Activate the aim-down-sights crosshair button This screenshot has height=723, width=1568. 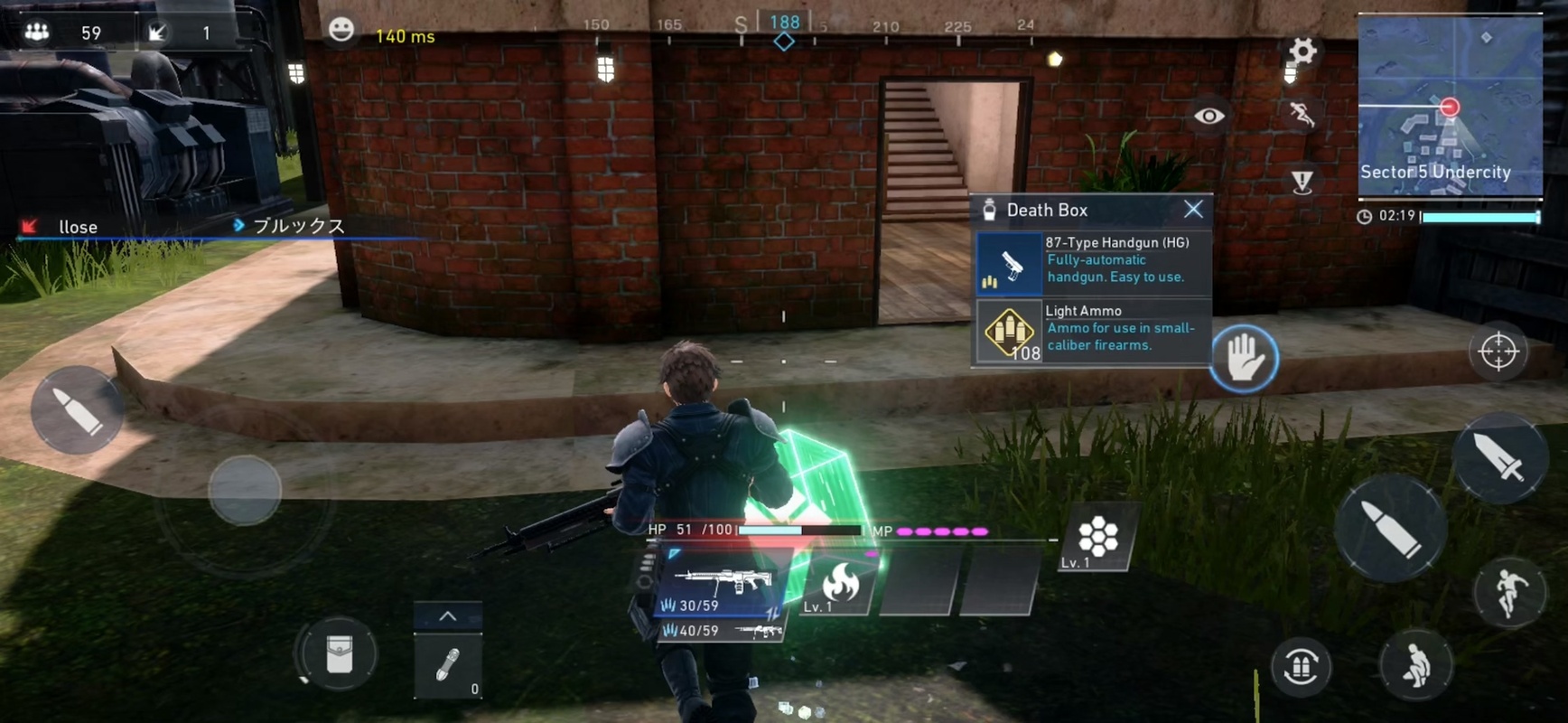[1498, 352]
